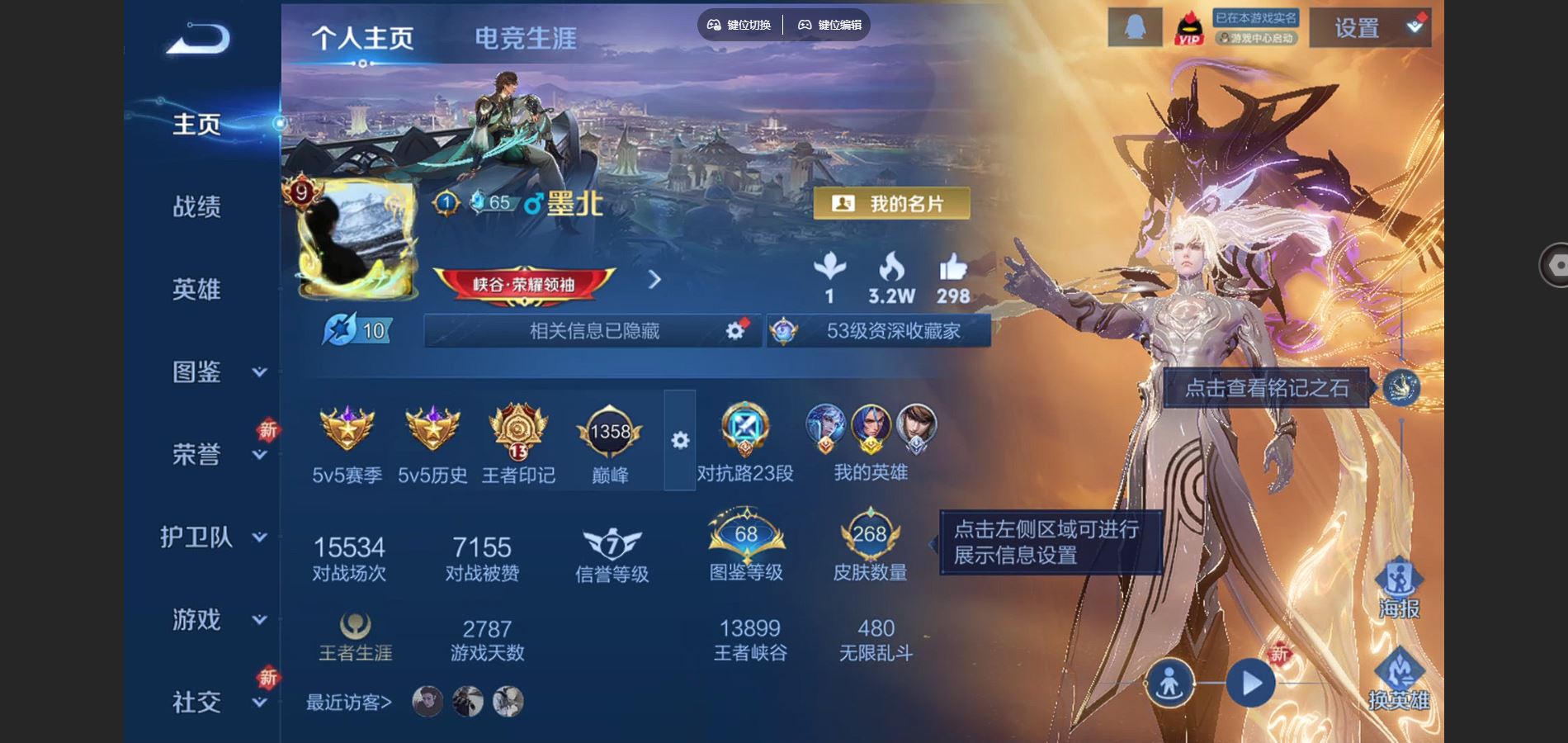1568x743 pixels.
Task: Open the gear beside 相关信息已隐藏
Action: point(734,329)
